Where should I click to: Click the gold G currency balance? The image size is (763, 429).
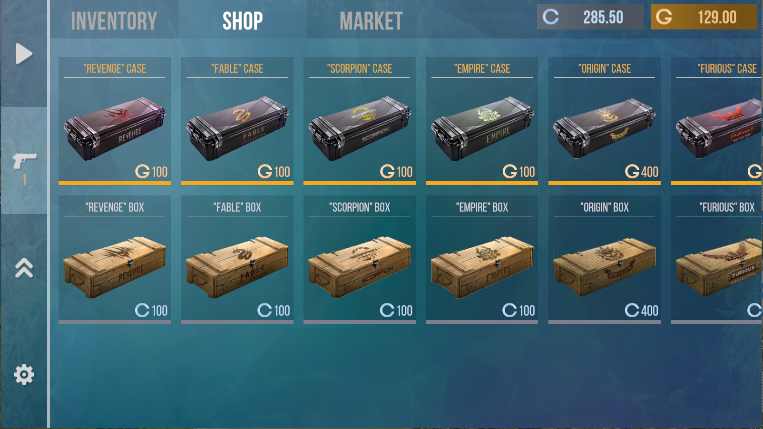[703, 17]
